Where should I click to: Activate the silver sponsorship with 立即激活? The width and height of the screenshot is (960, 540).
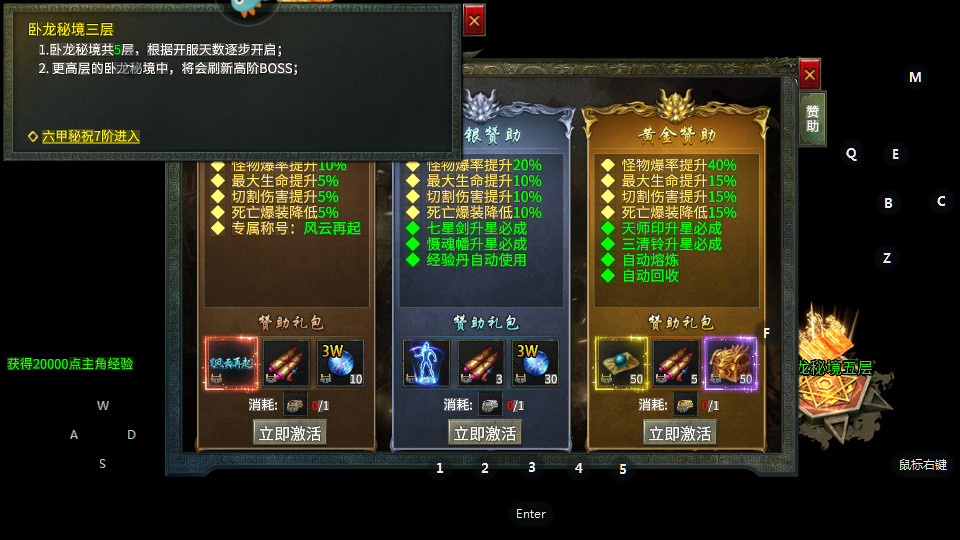485,433
